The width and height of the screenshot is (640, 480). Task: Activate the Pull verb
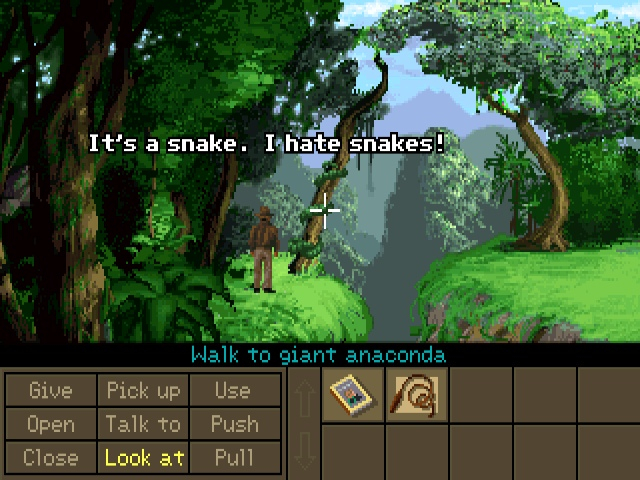[x=233, y=458]
